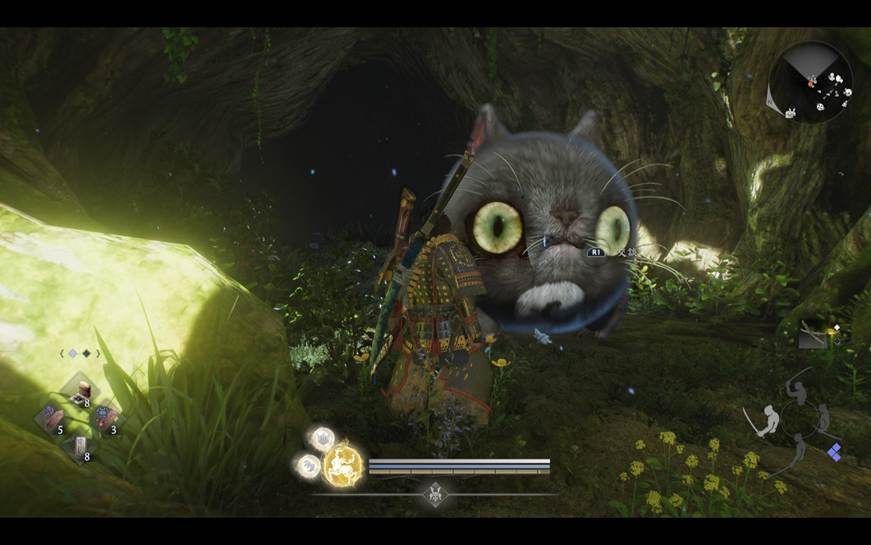This screenshot has width=871, height=545.
Task: Click the samurai helmet emblem below the bars
Action: click(x=435, y=492)
